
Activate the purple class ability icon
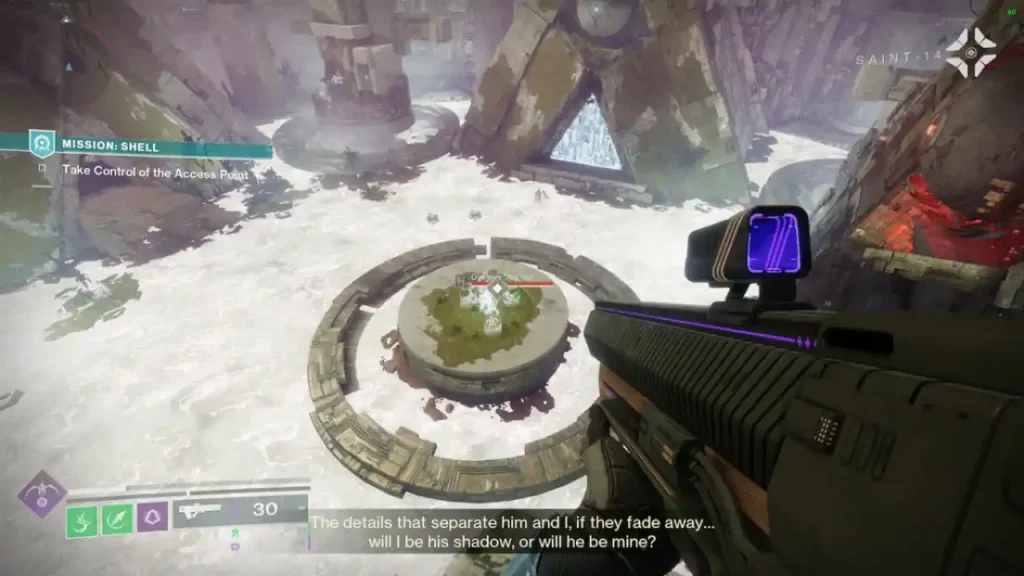coord(152,516)
